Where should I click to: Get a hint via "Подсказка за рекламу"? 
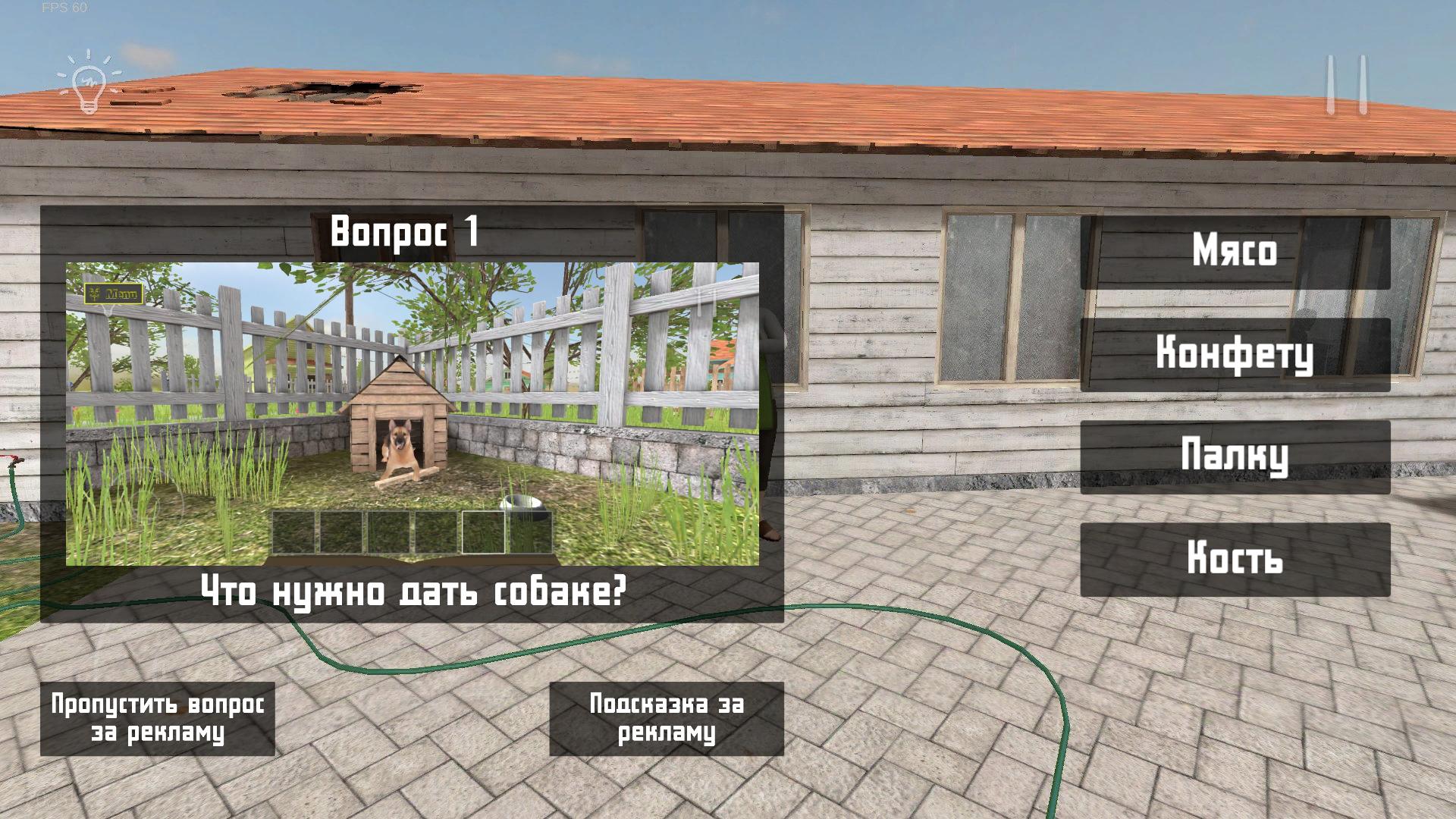666,720
